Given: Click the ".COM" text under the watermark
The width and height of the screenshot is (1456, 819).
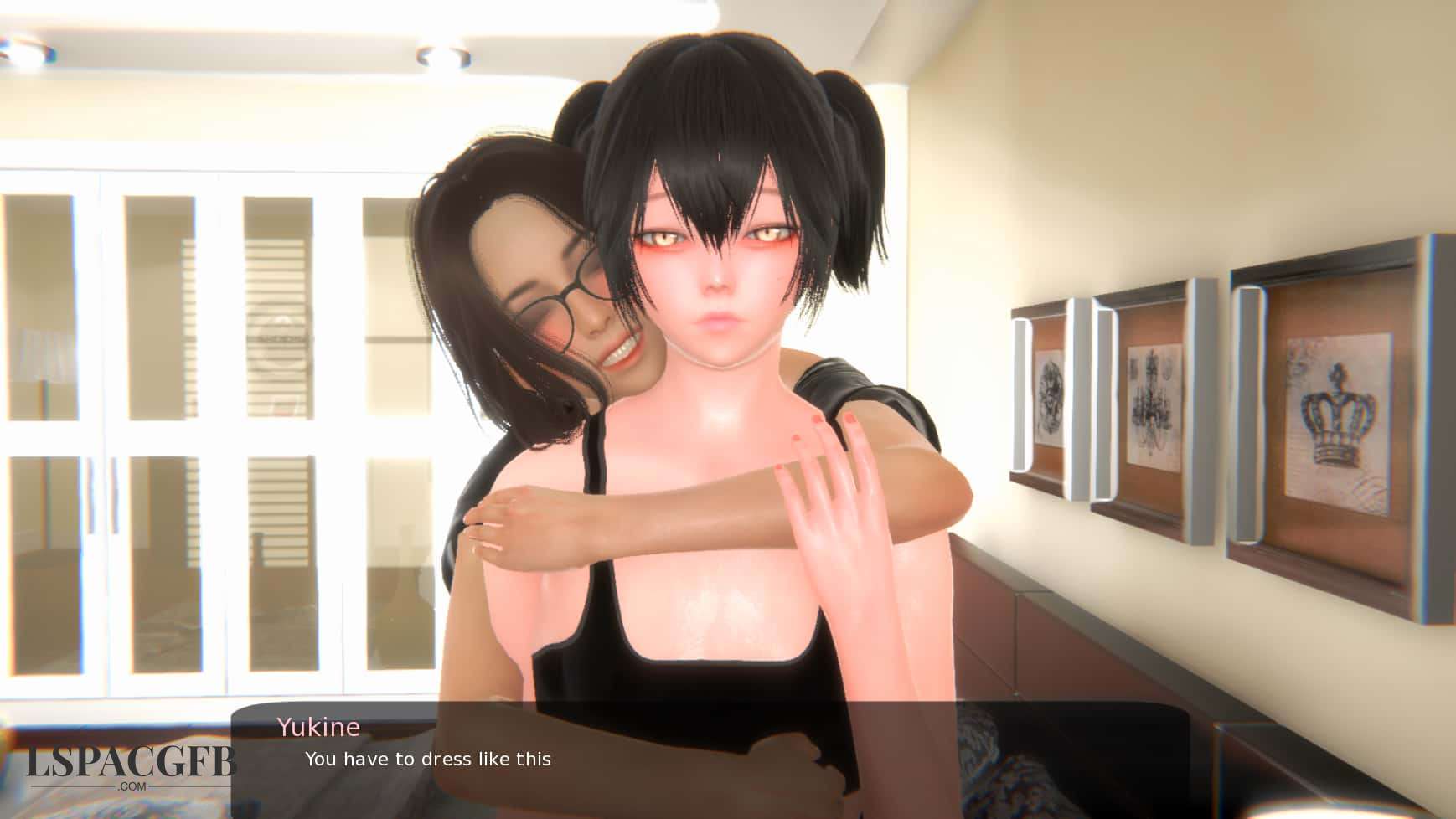Looking at the screenshot, I should click(130, 787).
